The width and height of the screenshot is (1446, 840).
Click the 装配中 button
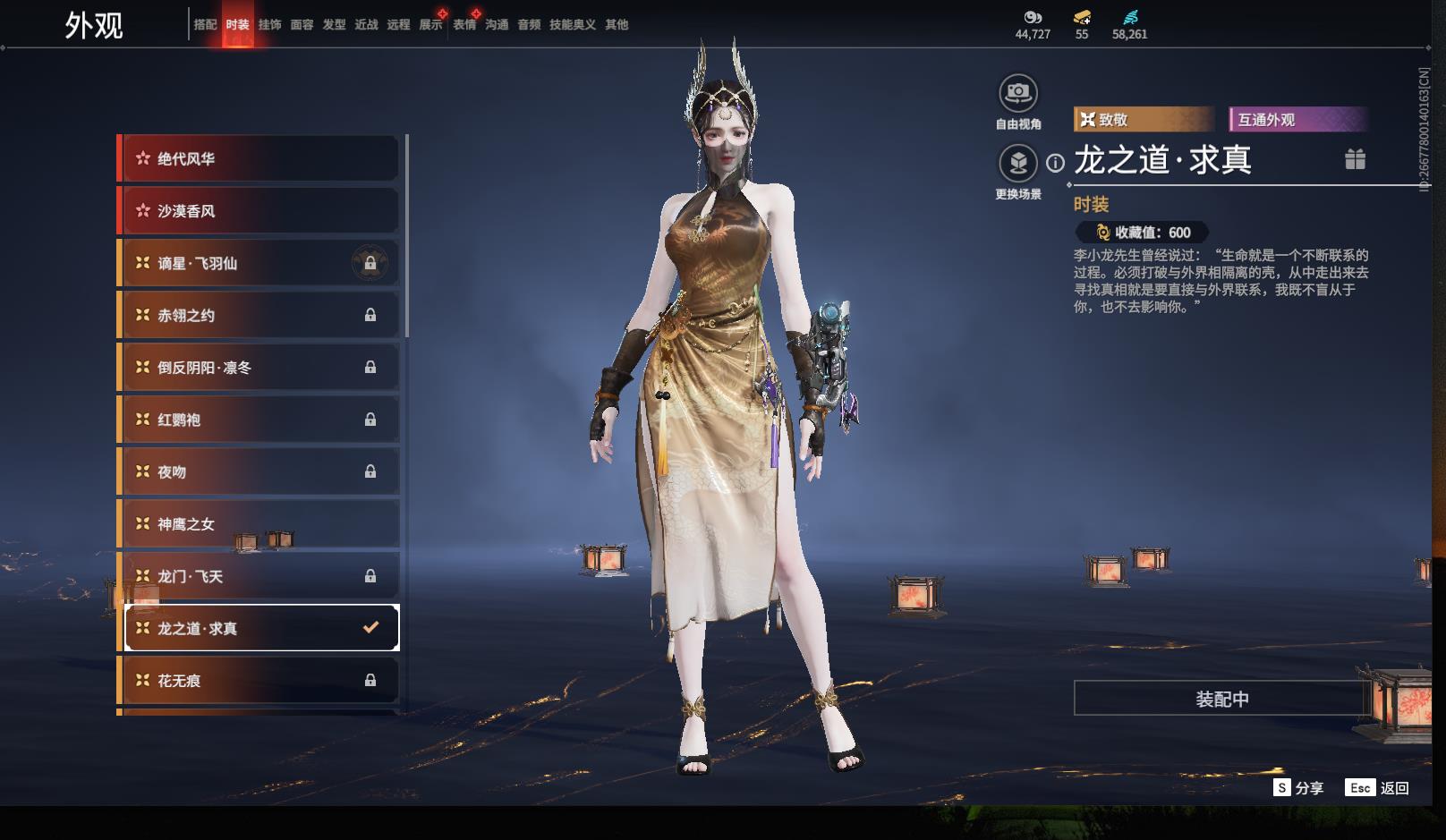[x=1221, y=699]
